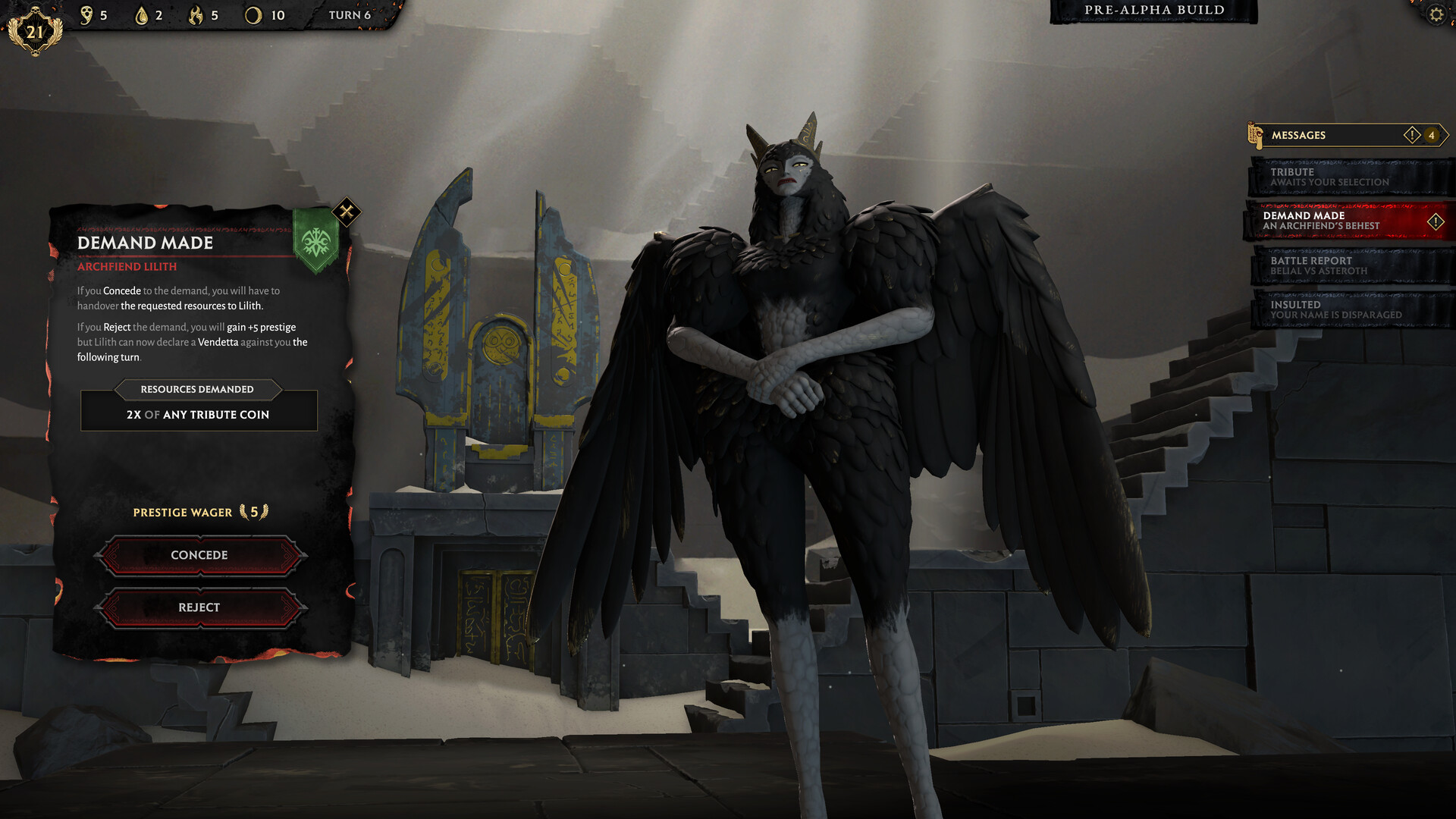Click the 2X of Any Tribute Coin entry
This screenshot has height=819, width=1456.
pyautogui.click(x=198, y=415)
